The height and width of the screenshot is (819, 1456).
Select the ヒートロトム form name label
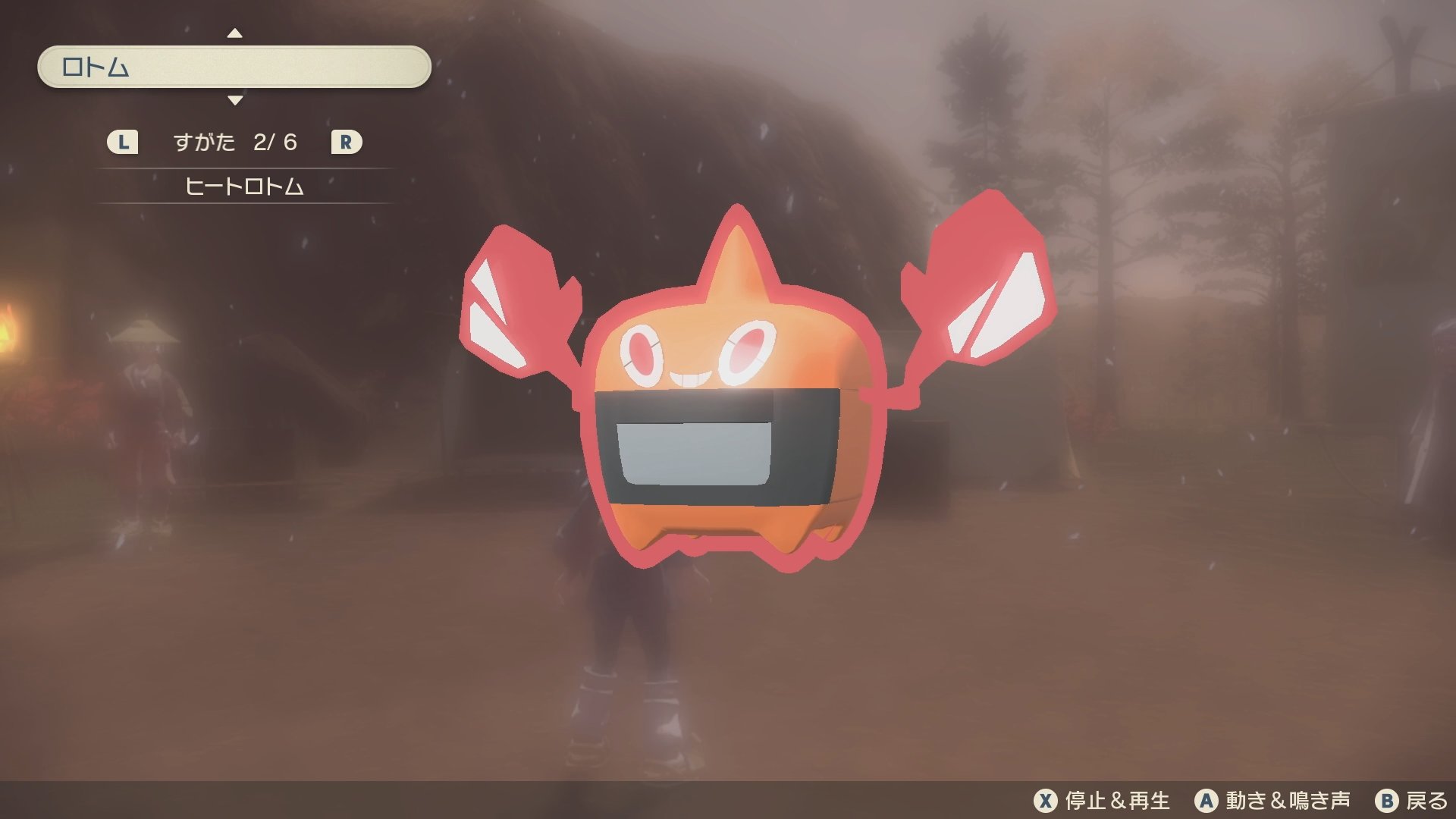(244, 187)
